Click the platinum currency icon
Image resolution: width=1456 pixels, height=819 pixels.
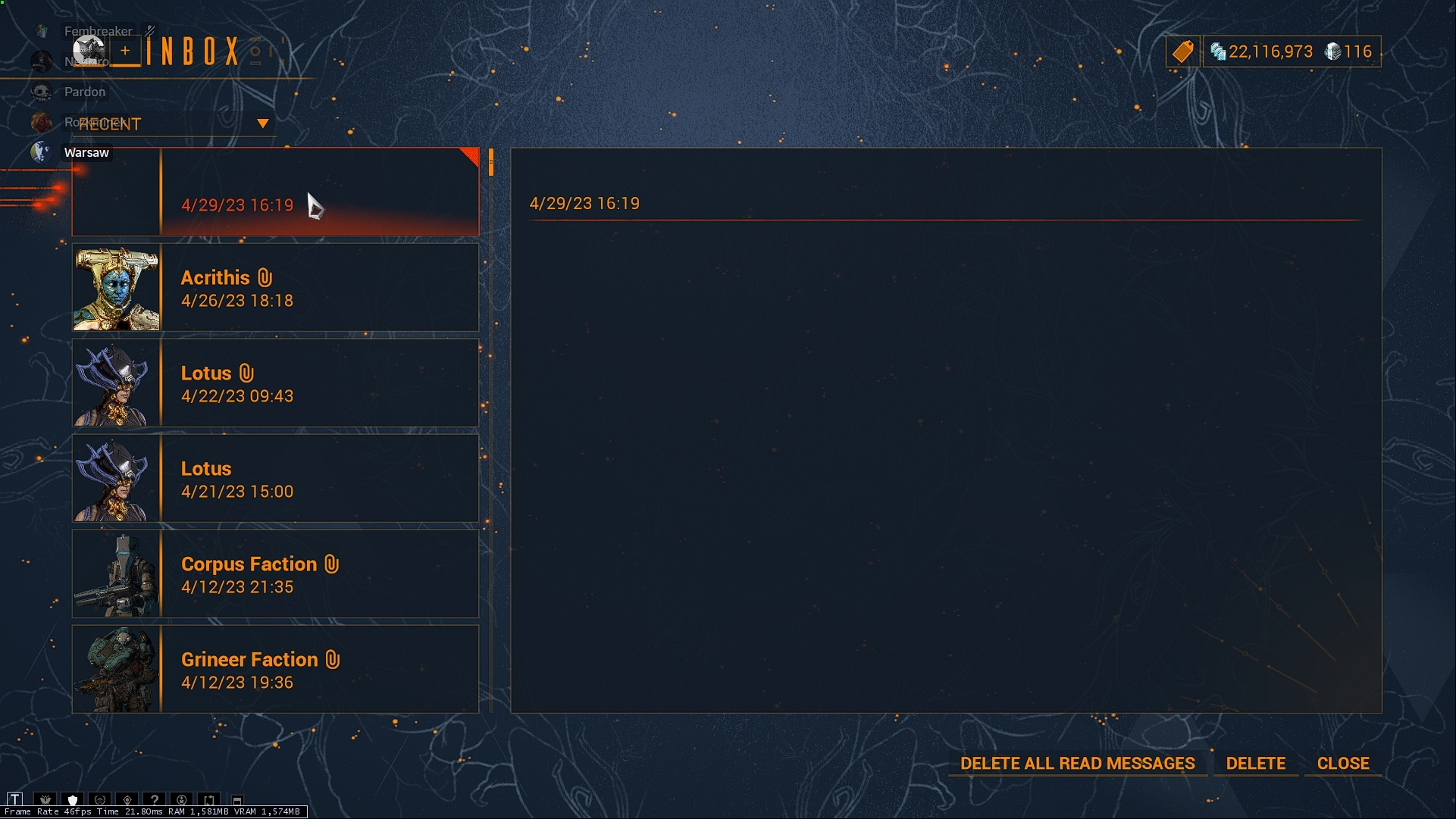point(1334,52)
